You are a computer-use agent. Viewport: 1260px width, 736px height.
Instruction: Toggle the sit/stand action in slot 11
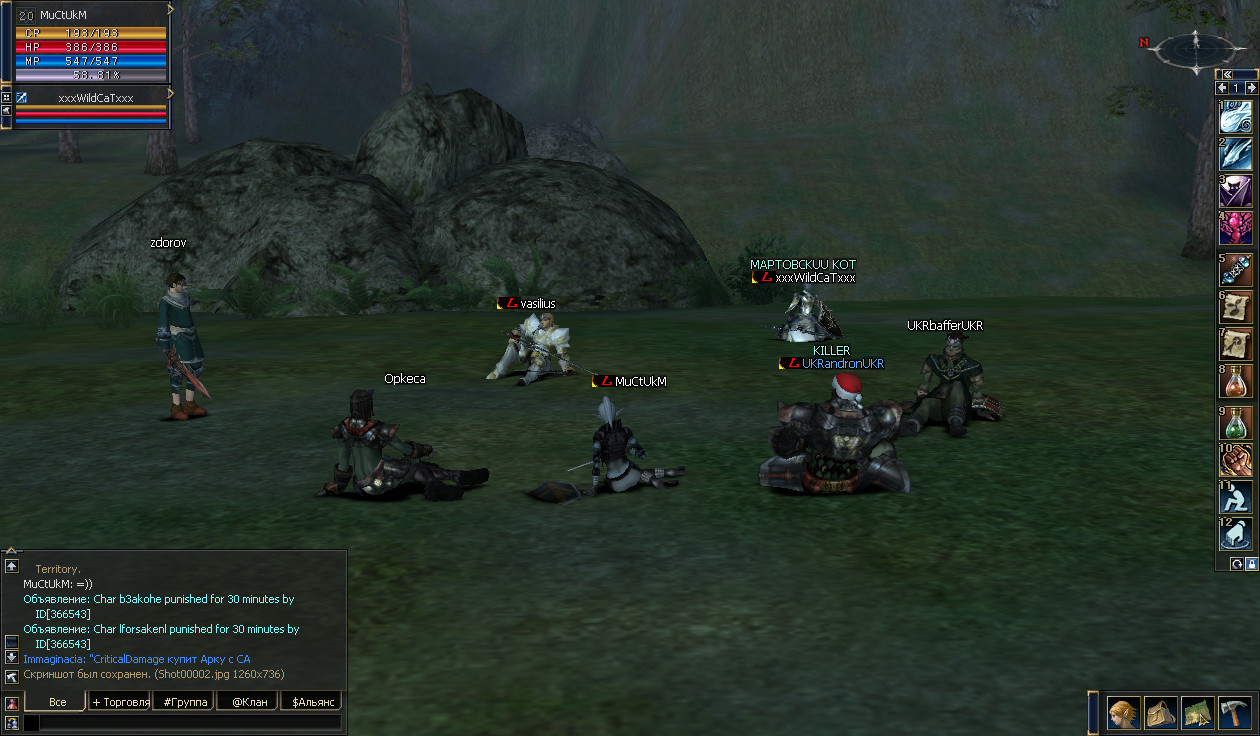(1235, 497)
